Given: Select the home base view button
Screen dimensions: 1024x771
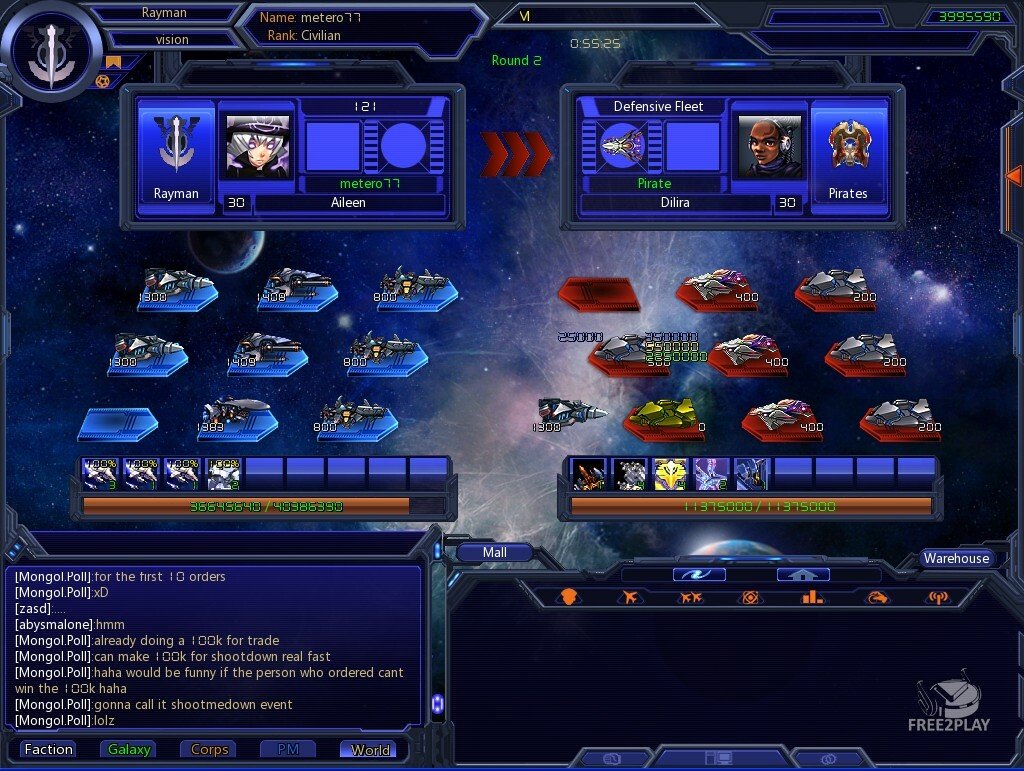Looking at the screenshot, I should [x=803, y=574].
